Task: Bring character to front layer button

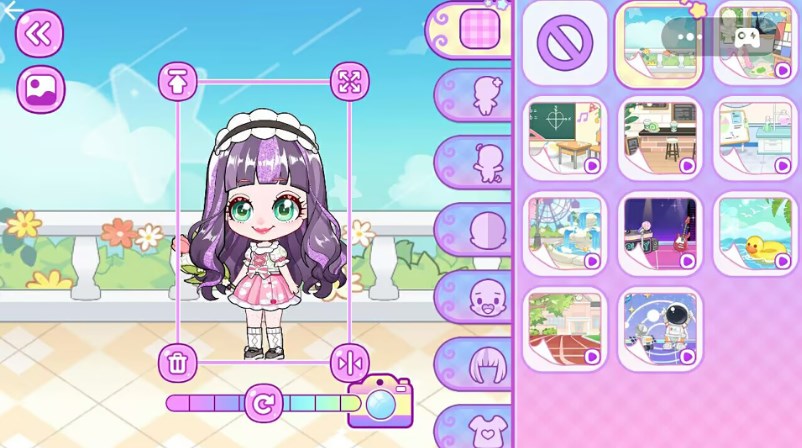Action: click(177, 83)
